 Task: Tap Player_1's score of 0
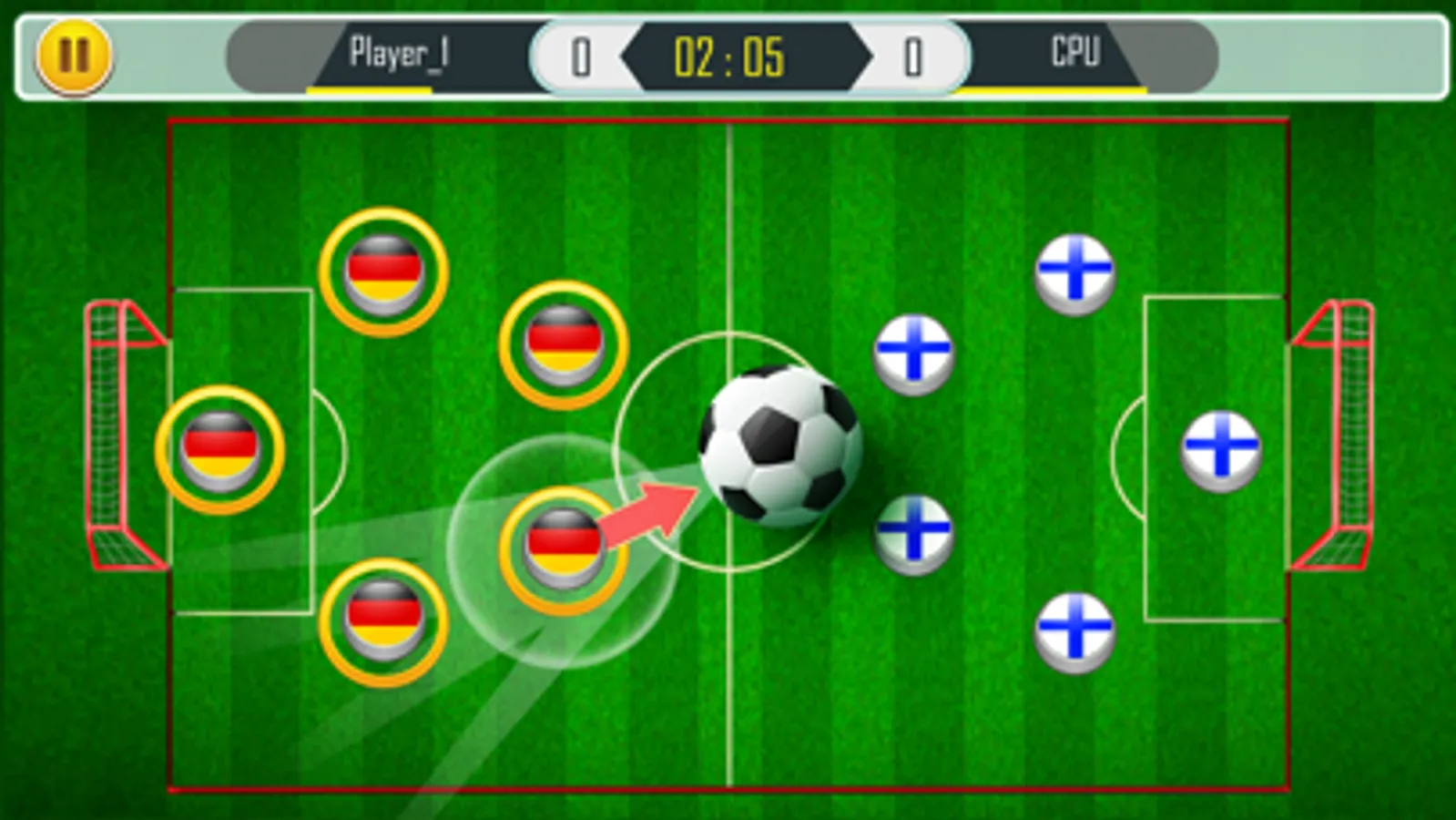tap(581, 58)
